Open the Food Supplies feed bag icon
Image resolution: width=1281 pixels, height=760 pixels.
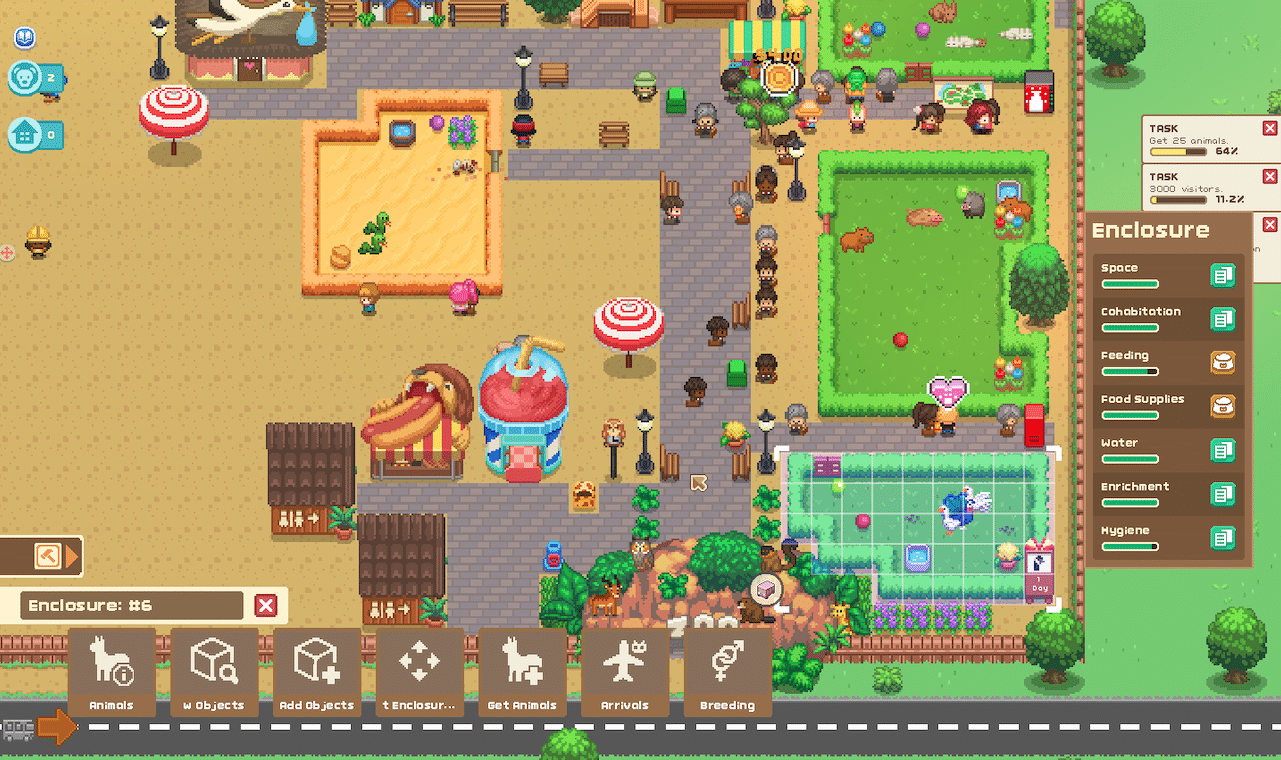(1222, 407)
